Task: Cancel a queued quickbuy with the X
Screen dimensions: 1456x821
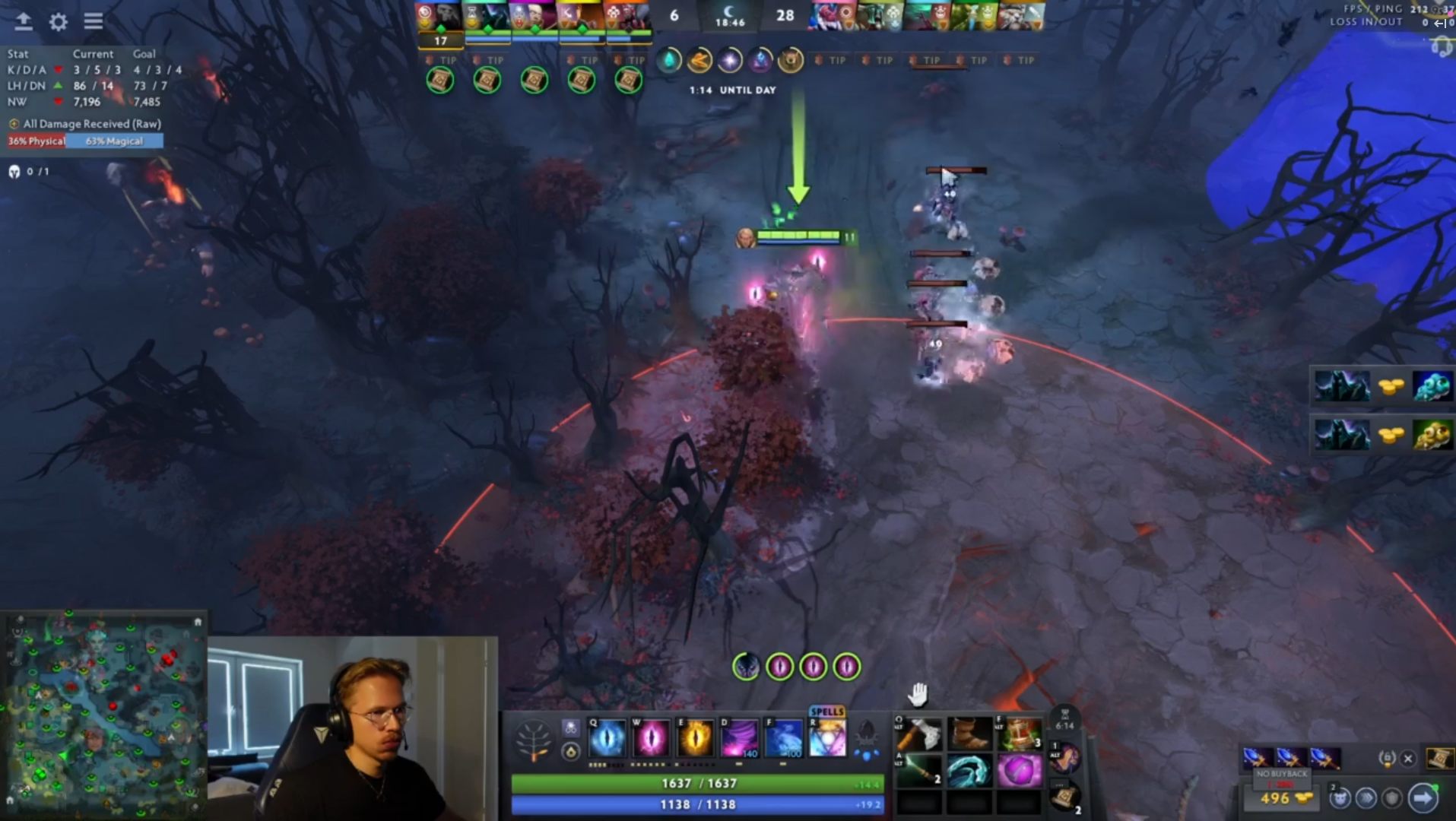Action: (x=1407, y=759)
